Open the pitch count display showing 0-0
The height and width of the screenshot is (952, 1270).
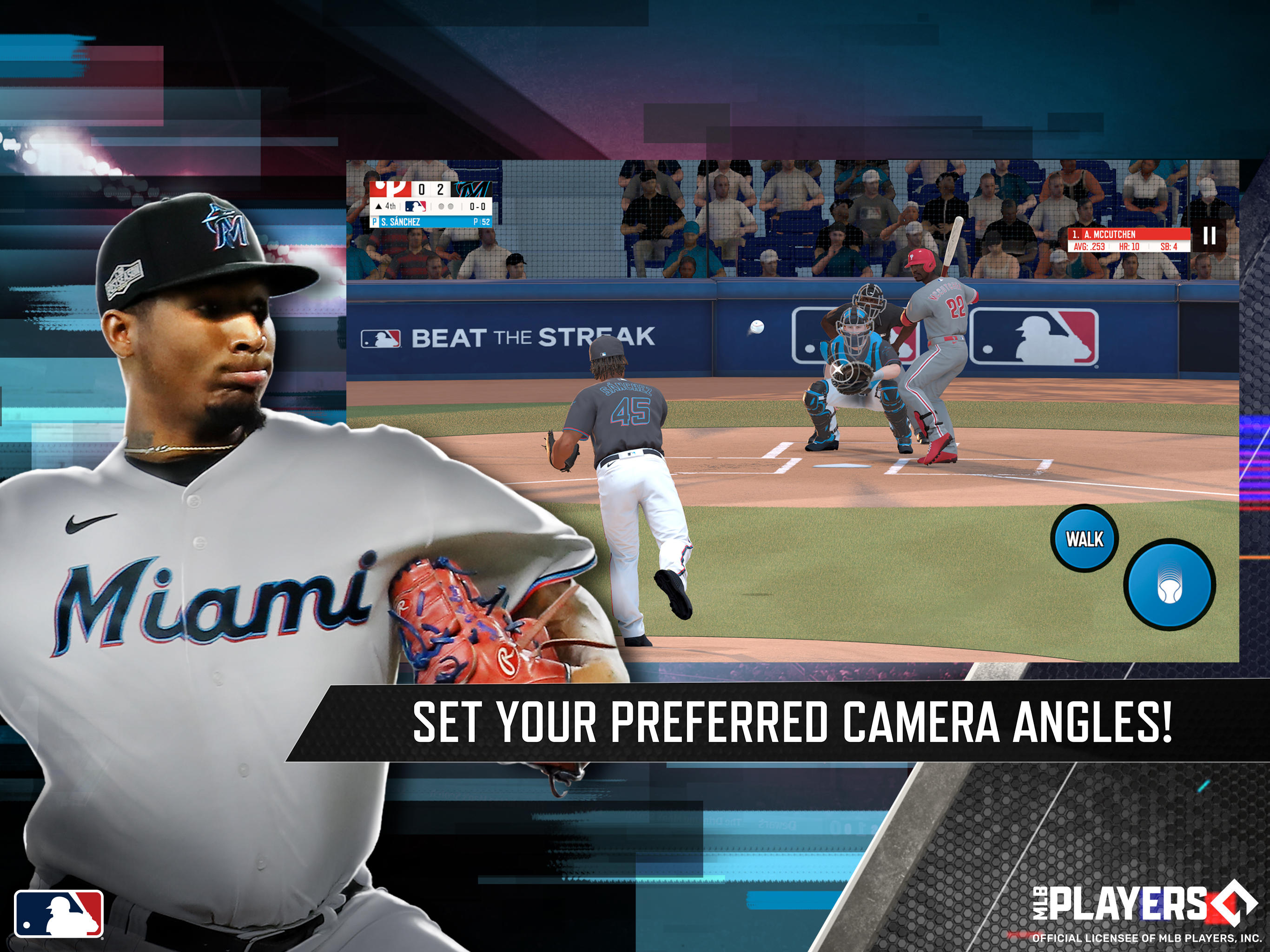(x=478, y=207)
